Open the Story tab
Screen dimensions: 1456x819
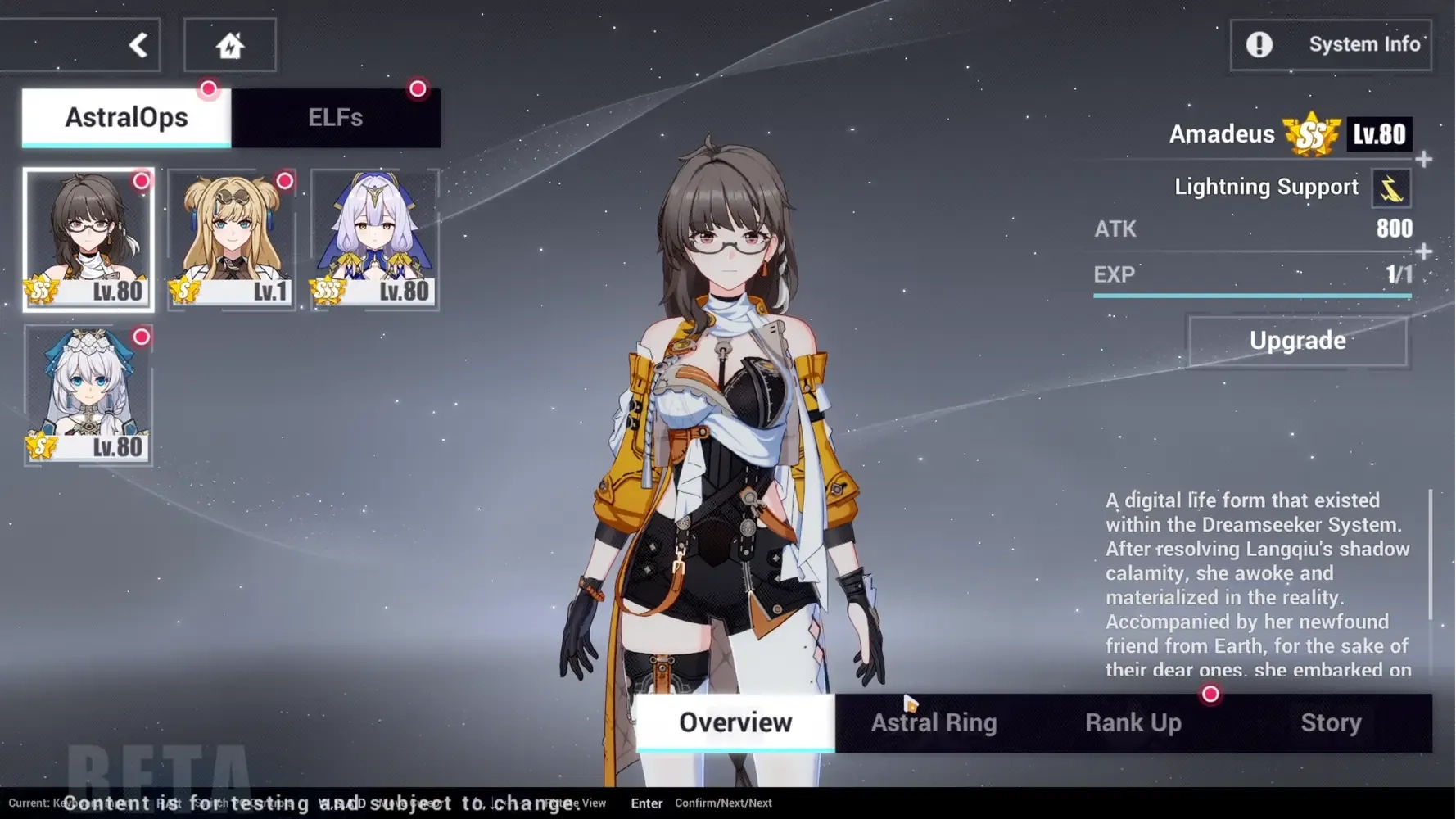tap(1331, 722)
